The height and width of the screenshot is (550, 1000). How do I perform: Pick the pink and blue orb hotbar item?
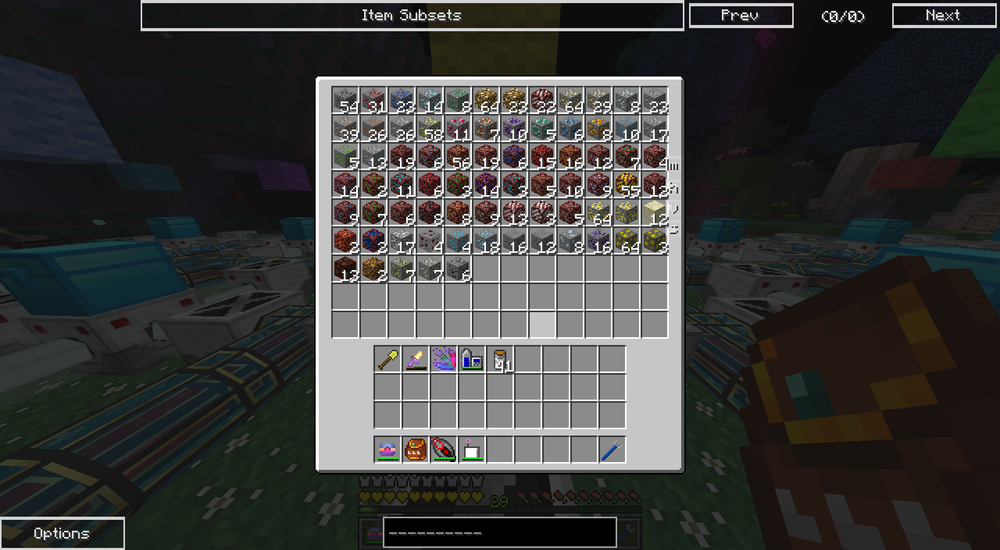[x=388, y=450]
